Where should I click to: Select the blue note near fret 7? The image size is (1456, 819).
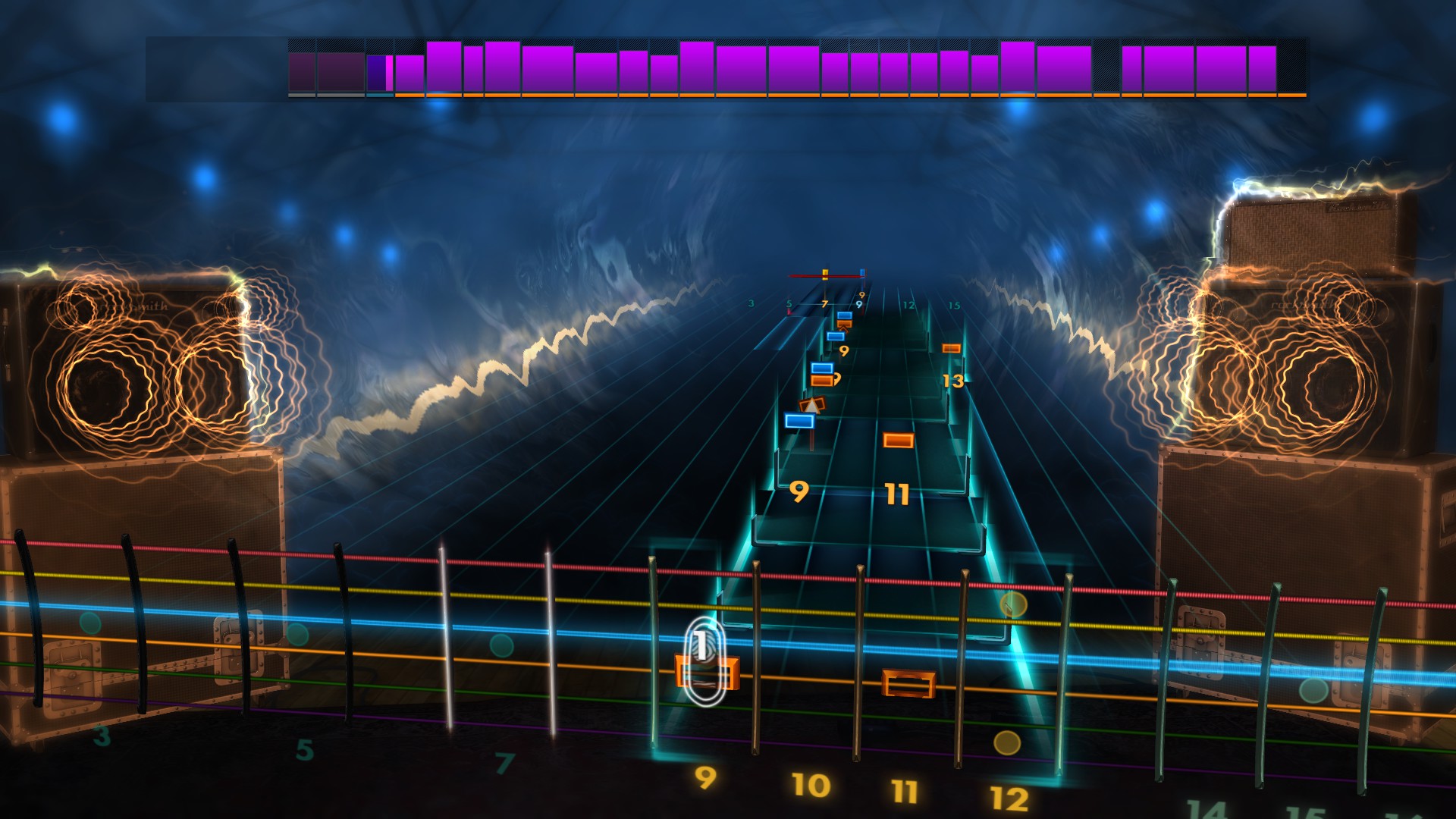836,335
